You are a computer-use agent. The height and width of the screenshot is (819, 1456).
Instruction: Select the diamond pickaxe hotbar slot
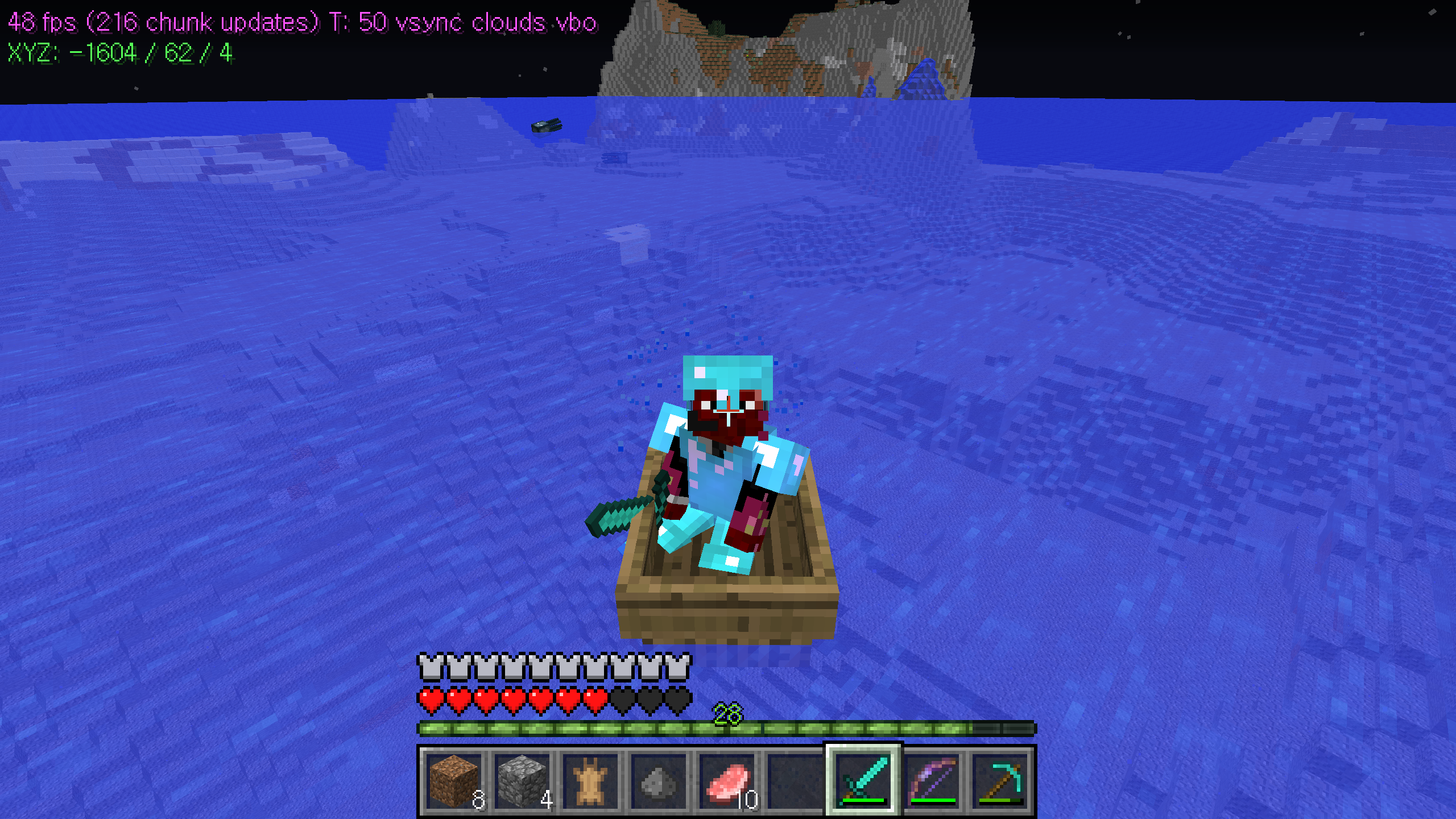pos(999,781)
